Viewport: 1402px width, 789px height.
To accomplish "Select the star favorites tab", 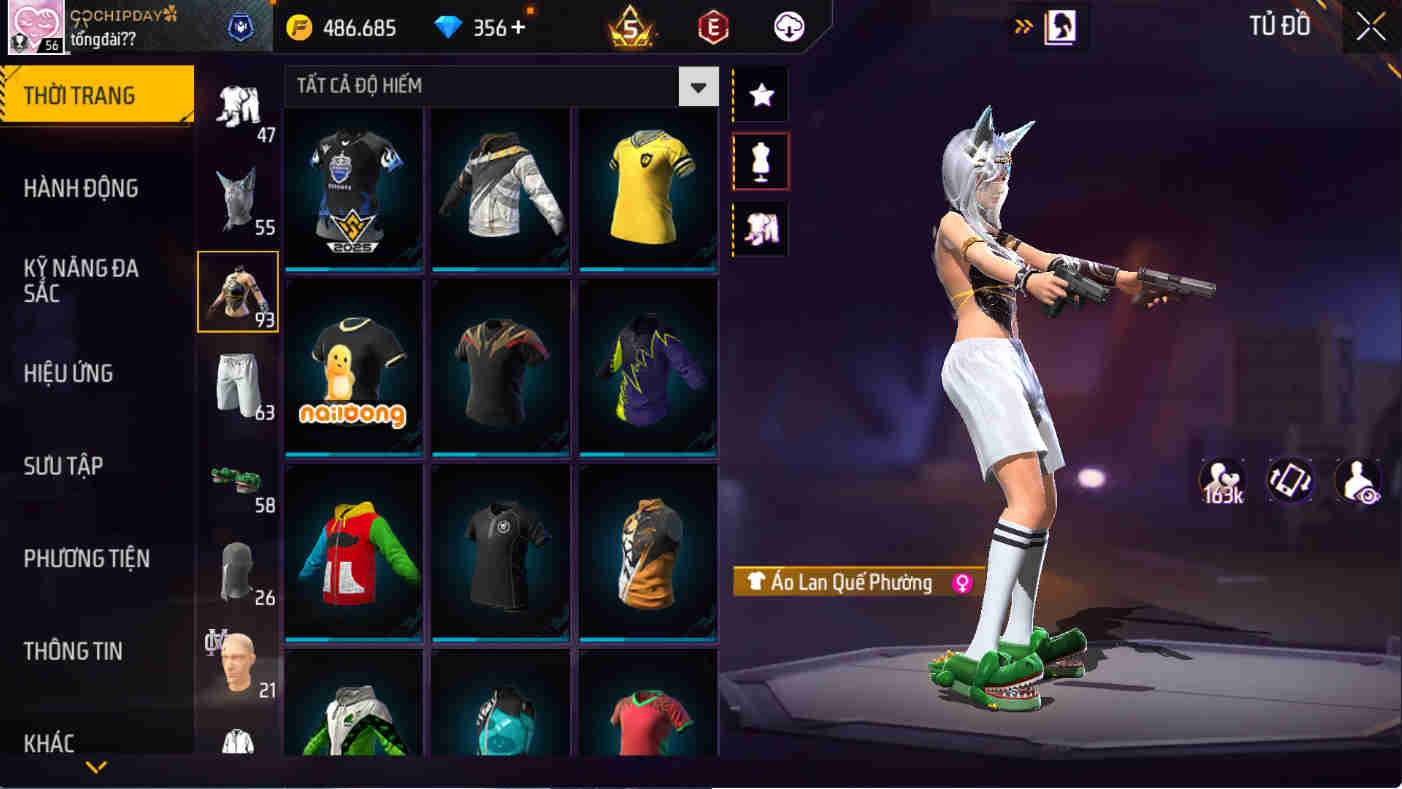I will (759, 94).
